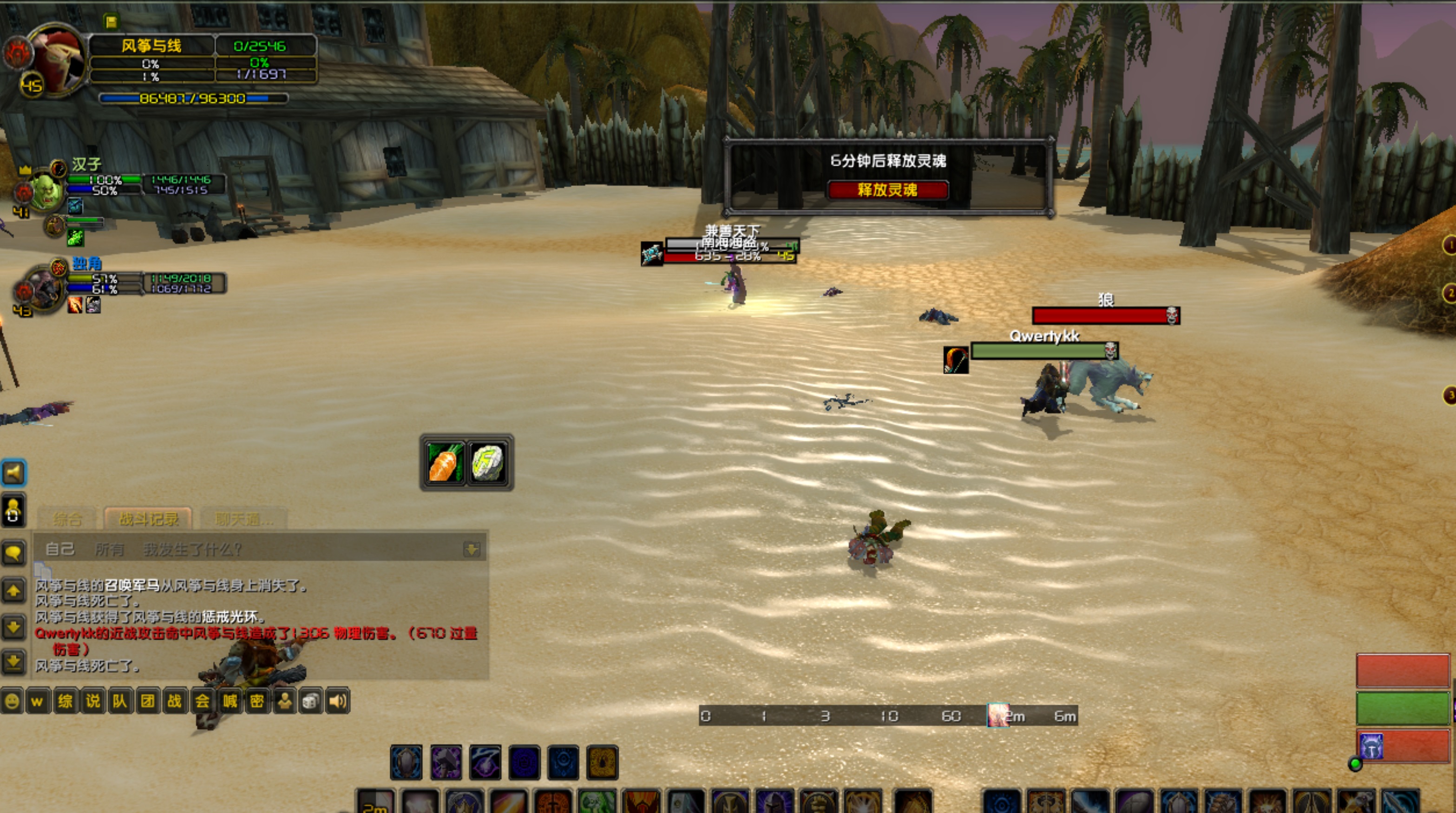Screen dimensions: 1456x813
Task: Jump chat to the bottom
Action: [x=13, y=661]
